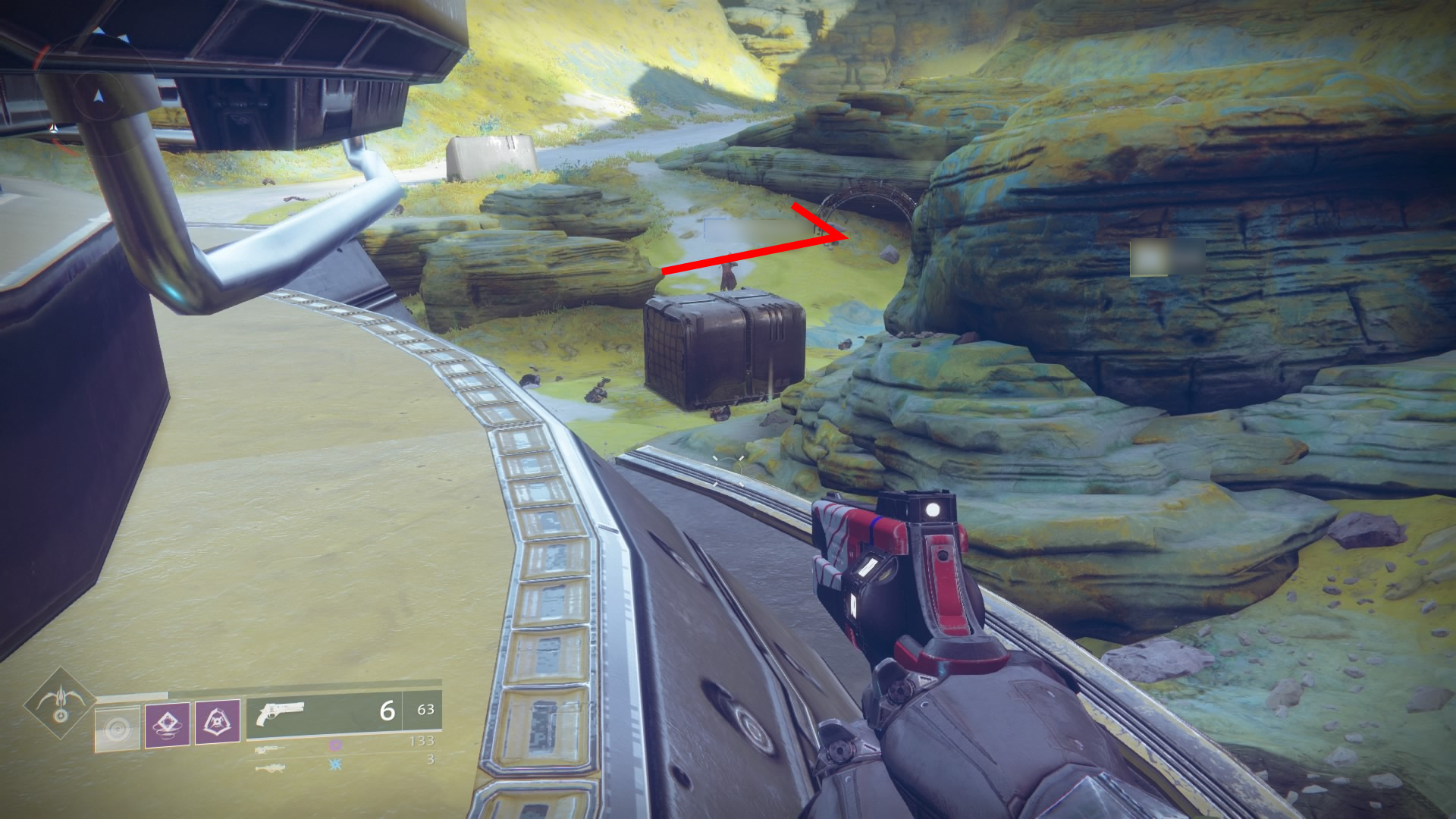The width and height of the screenshot is (1456, 819).
Task: Use the purple vortex grenade ability icon
Action: click(168, 725)
